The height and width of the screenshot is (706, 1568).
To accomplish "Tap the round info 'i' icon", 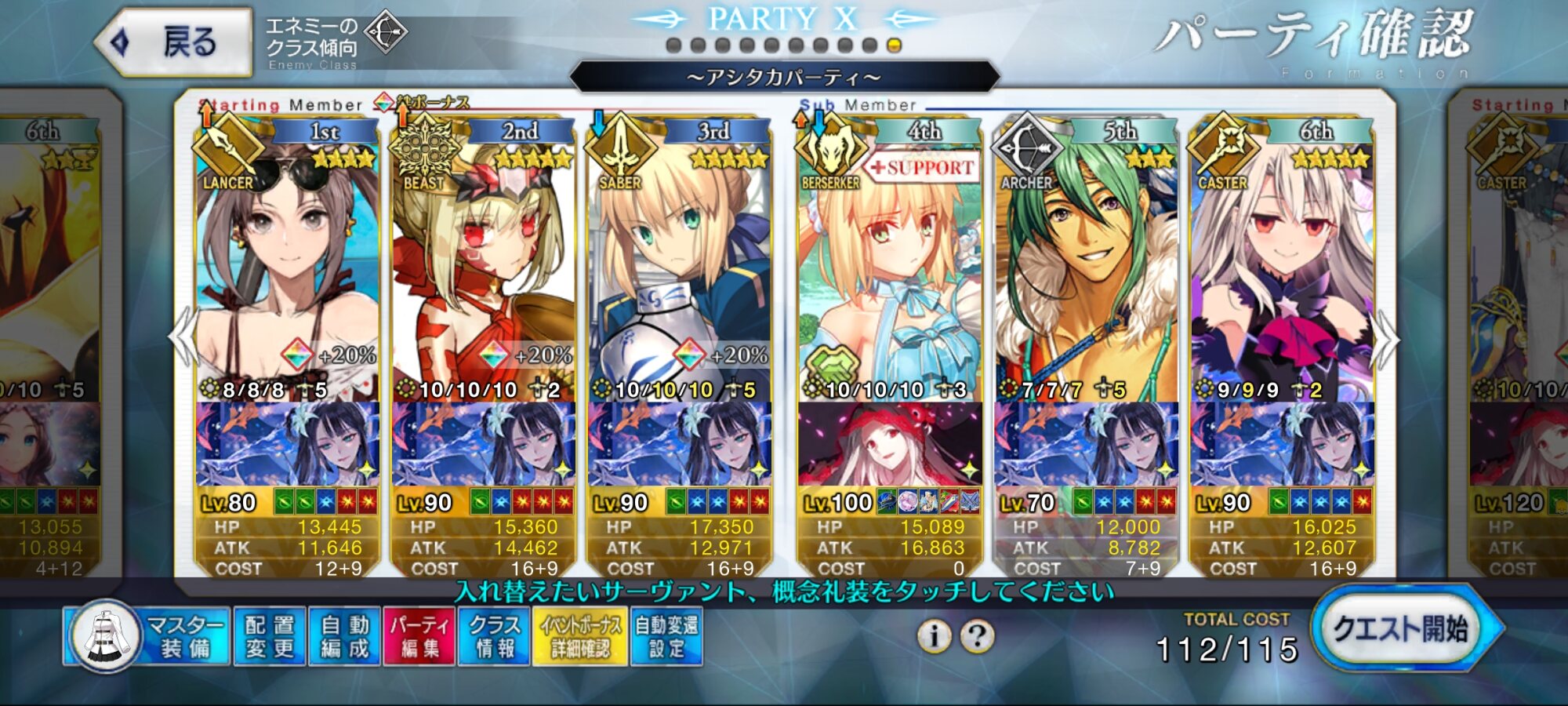I will pyautogui.click(x=934, y=635).
